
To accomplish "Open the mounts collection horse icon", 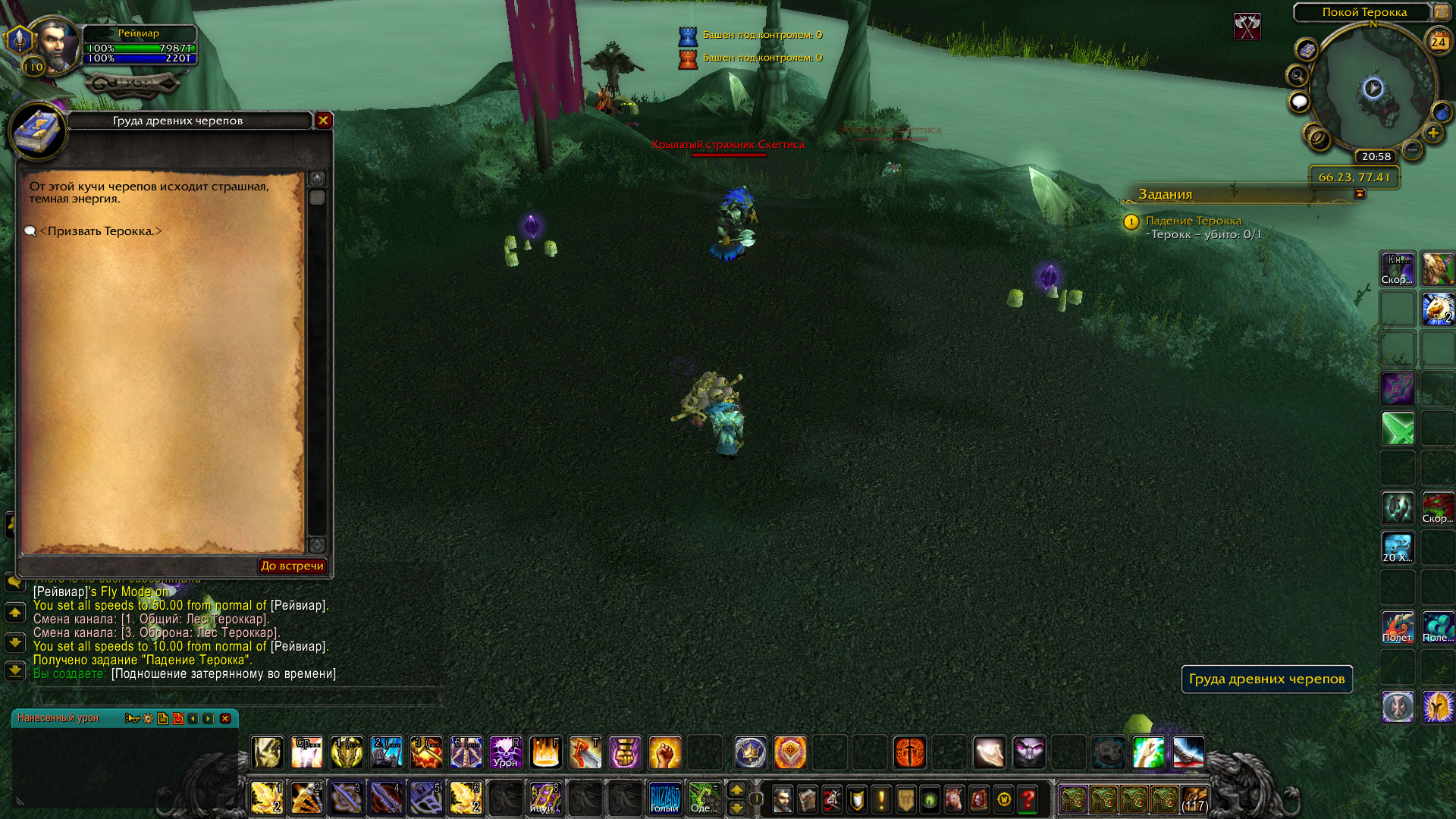I will coord(954,799).
